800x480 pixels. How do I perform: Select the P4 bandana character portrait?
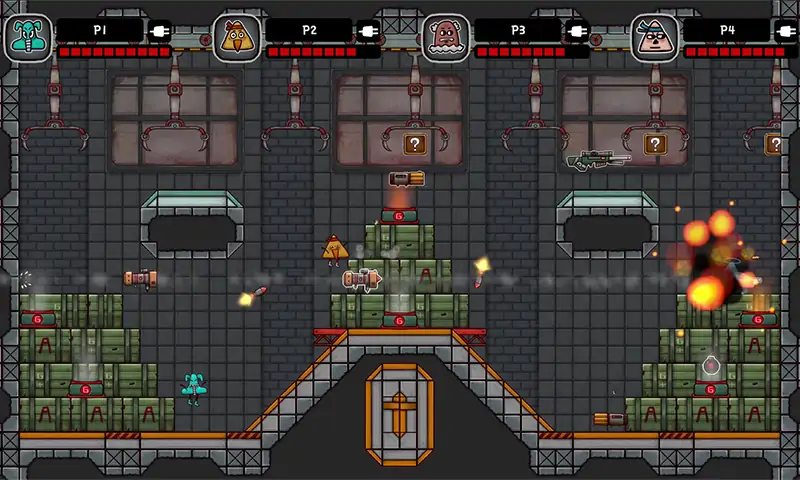coord(654,38)
